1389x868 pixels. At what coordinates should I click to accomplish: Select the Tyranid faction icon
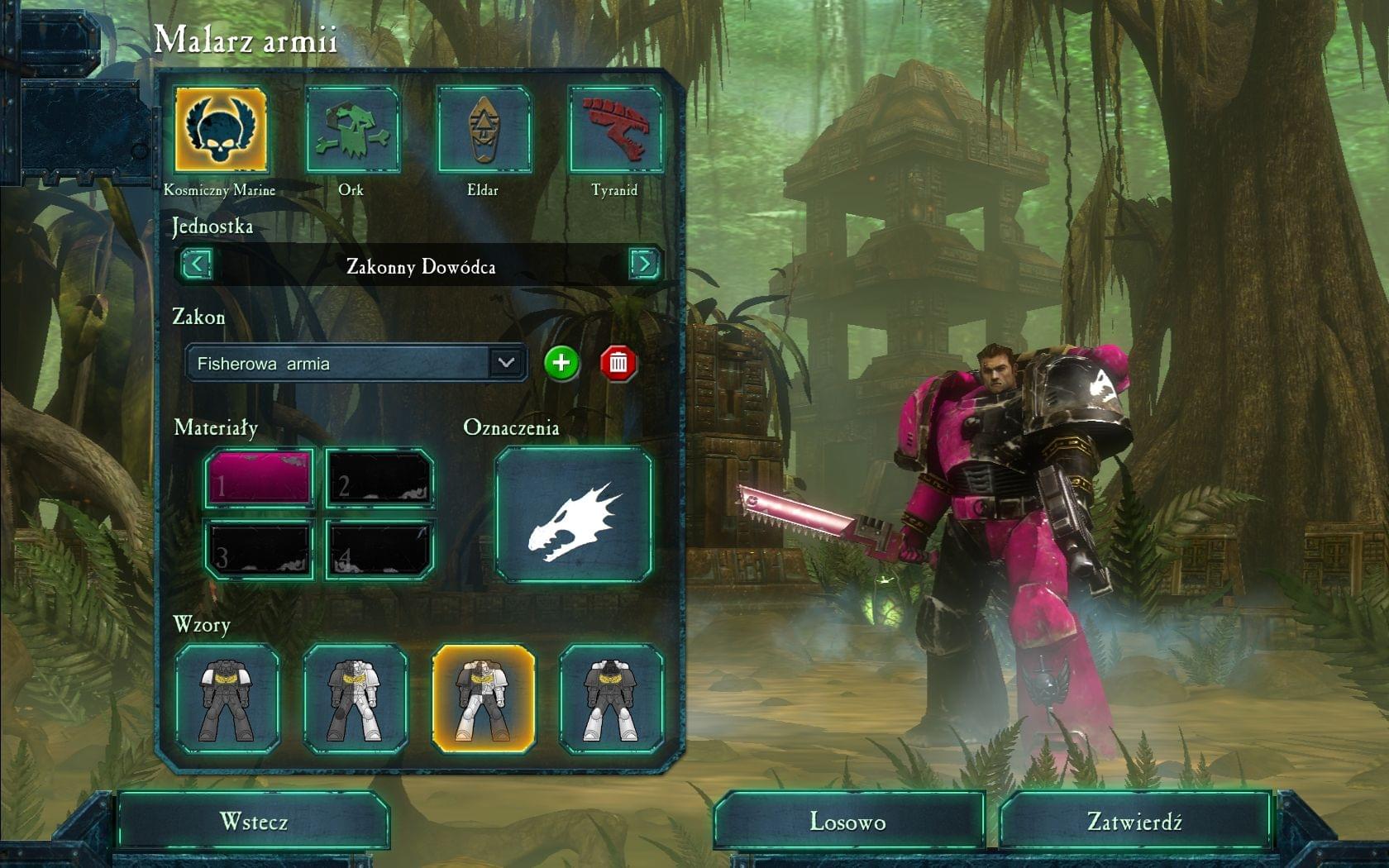coord(615,130)
